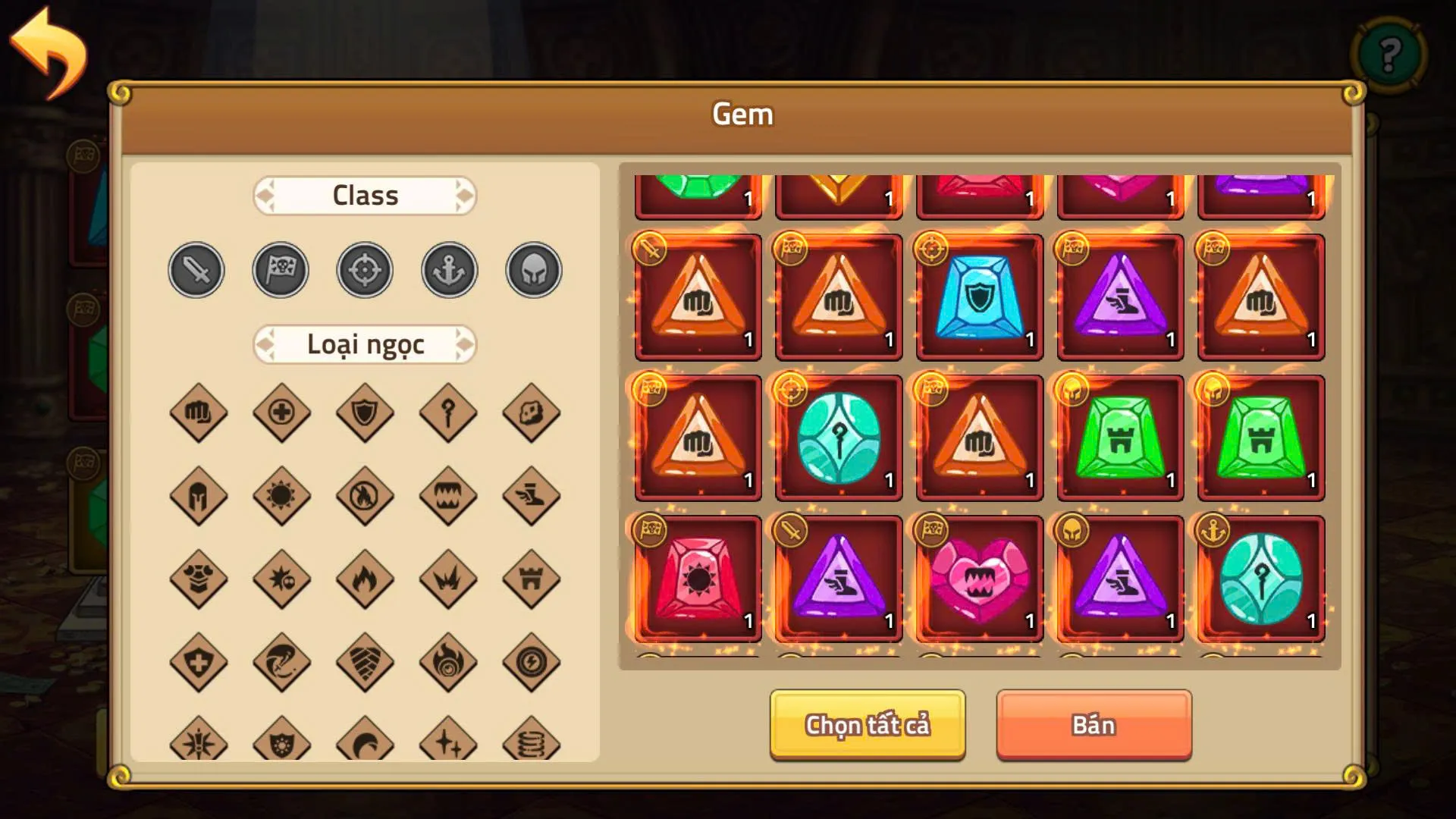
Task: Select the helmet class filter
Action: [532, 270]
